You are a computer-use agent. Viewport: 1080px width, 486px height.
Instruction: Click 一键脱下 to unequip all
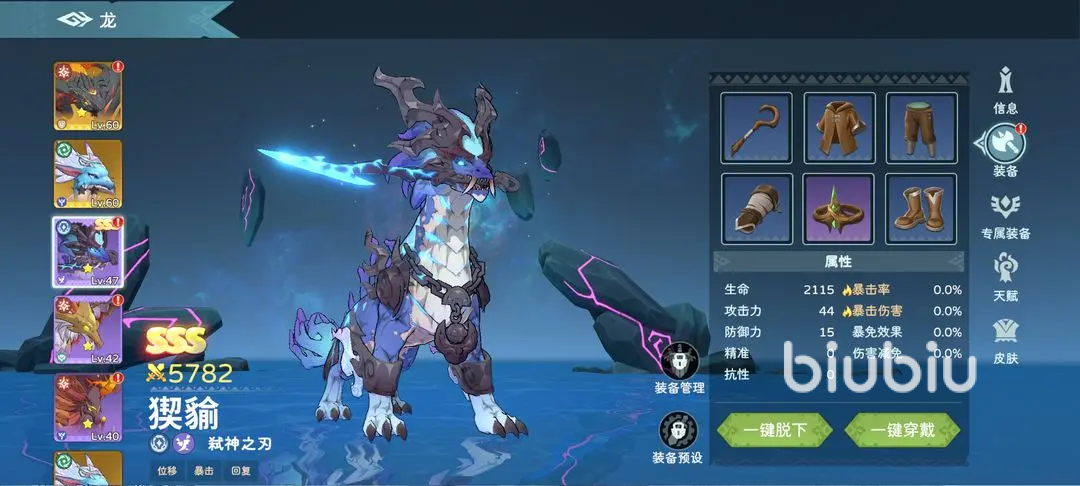click(775, 430)
